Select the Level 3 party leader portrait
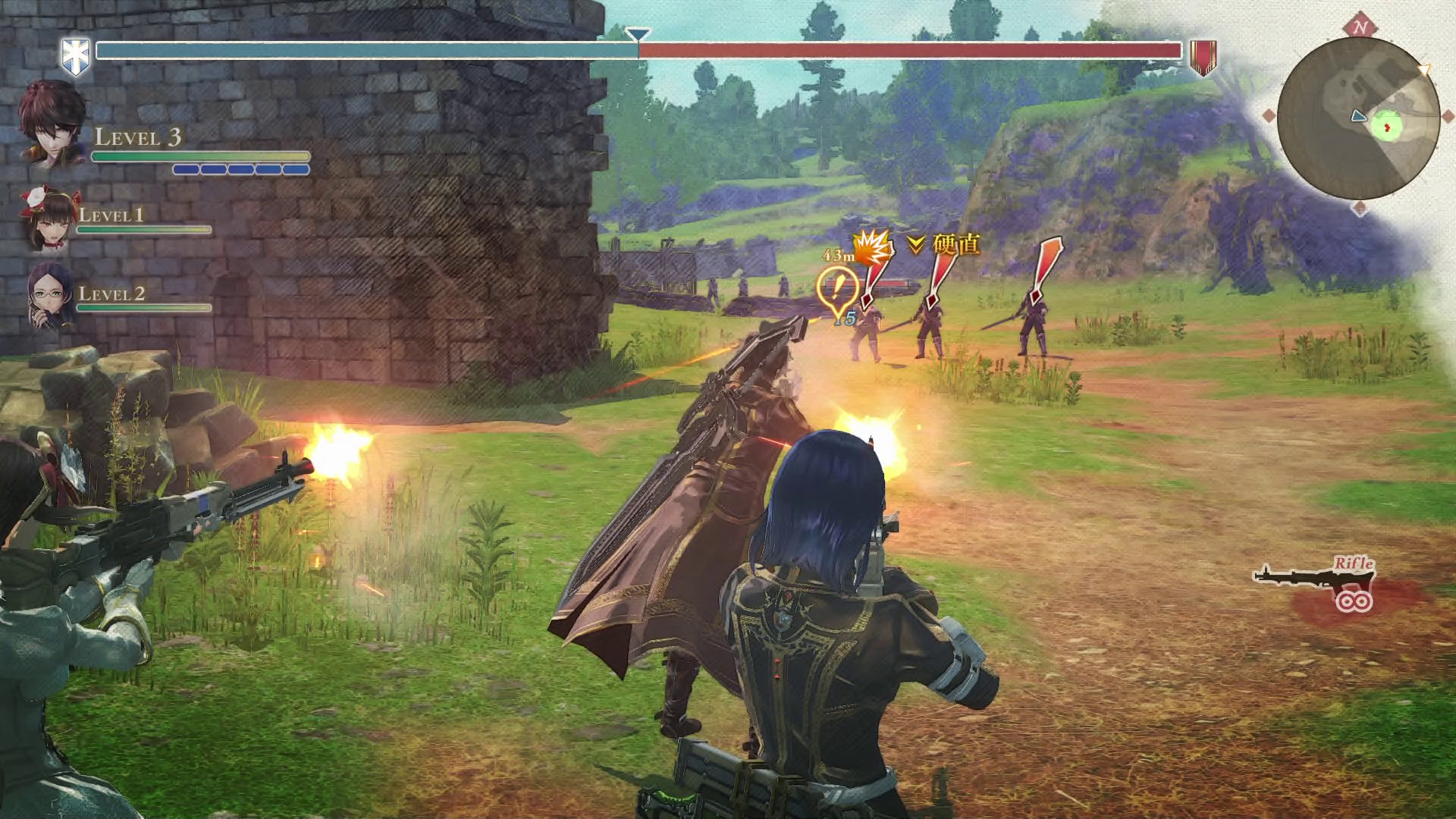The width and height of the screenshot is (1456, 819). (51, 125)
